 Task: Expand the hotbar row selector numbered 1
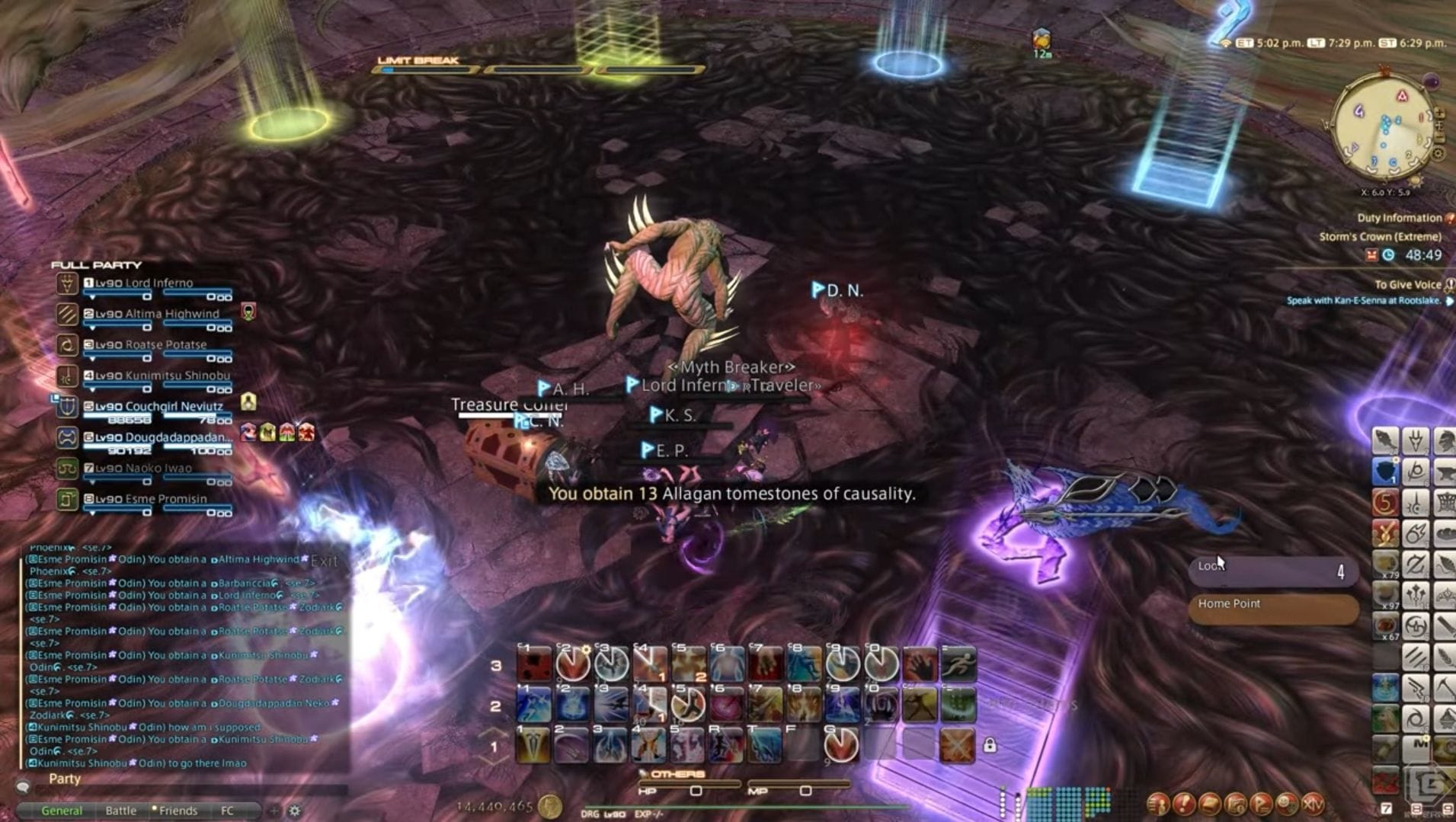(494, 747)
